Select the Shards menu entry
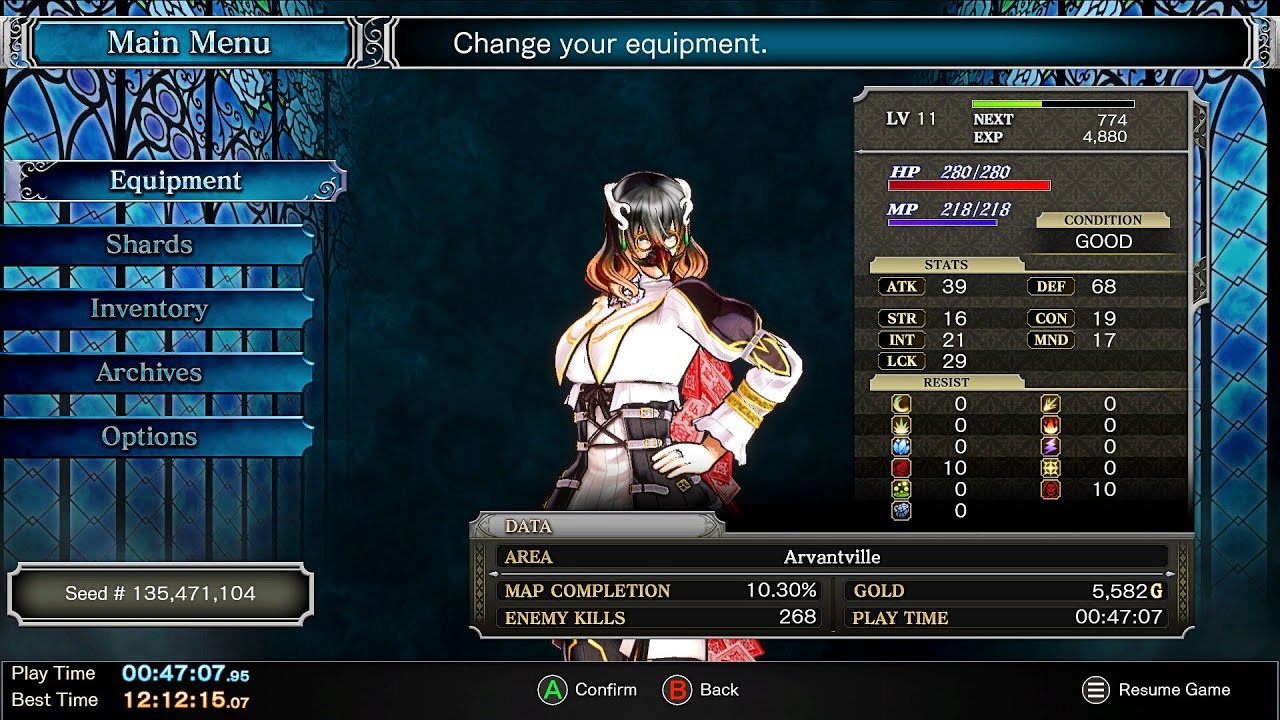1280x720 pixels. tap(150, 245)
